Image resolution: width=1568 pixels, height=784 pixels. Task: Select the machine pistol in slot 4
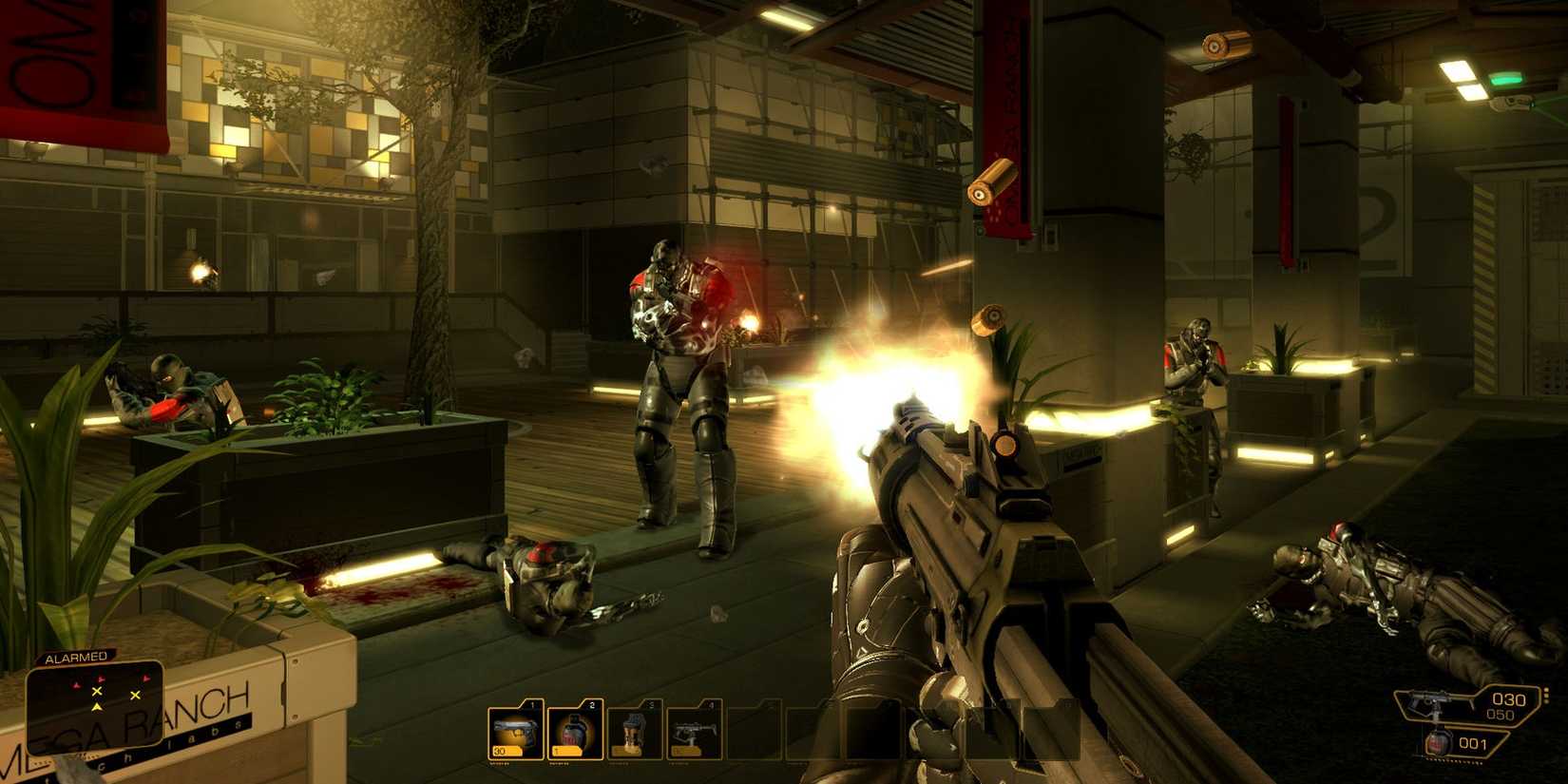(x=694, y=733)
